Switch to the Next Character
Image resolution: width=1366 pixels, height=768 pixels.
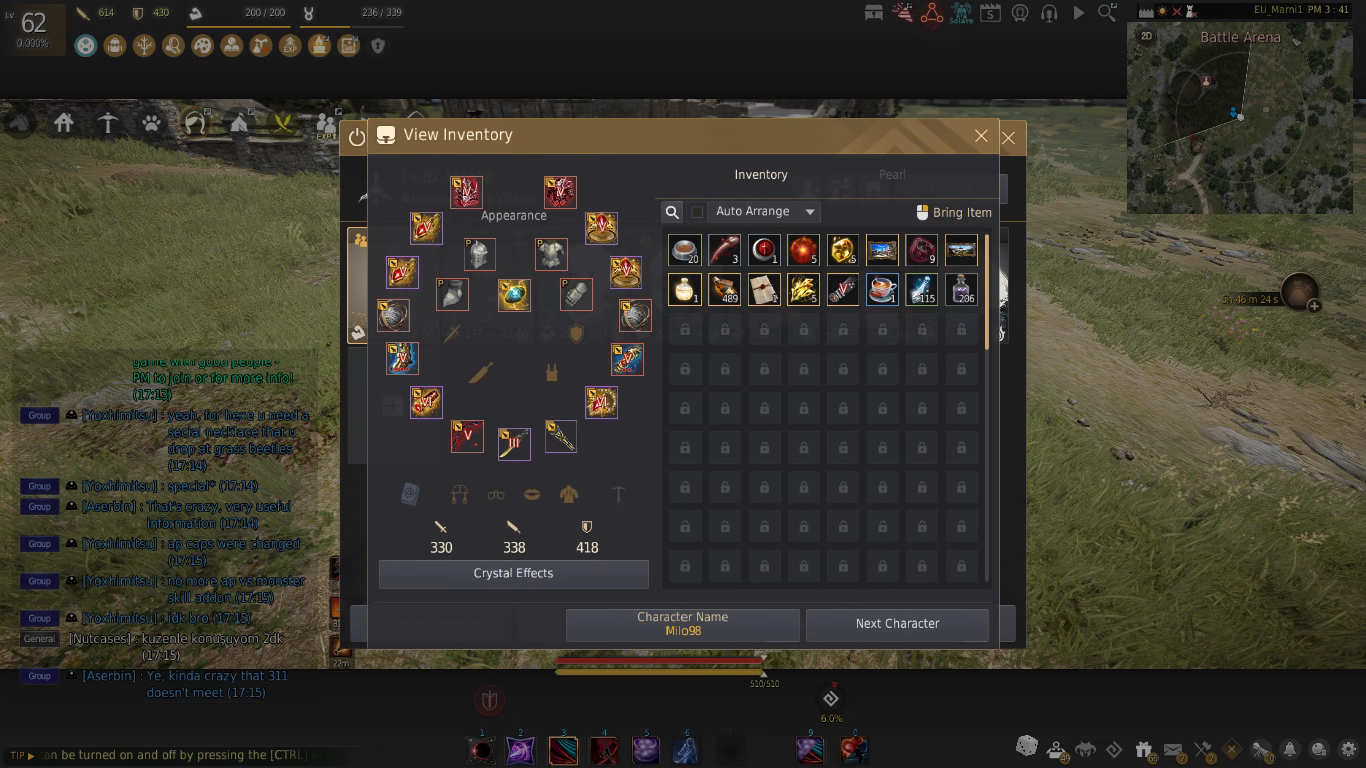(x=897, y=624)
